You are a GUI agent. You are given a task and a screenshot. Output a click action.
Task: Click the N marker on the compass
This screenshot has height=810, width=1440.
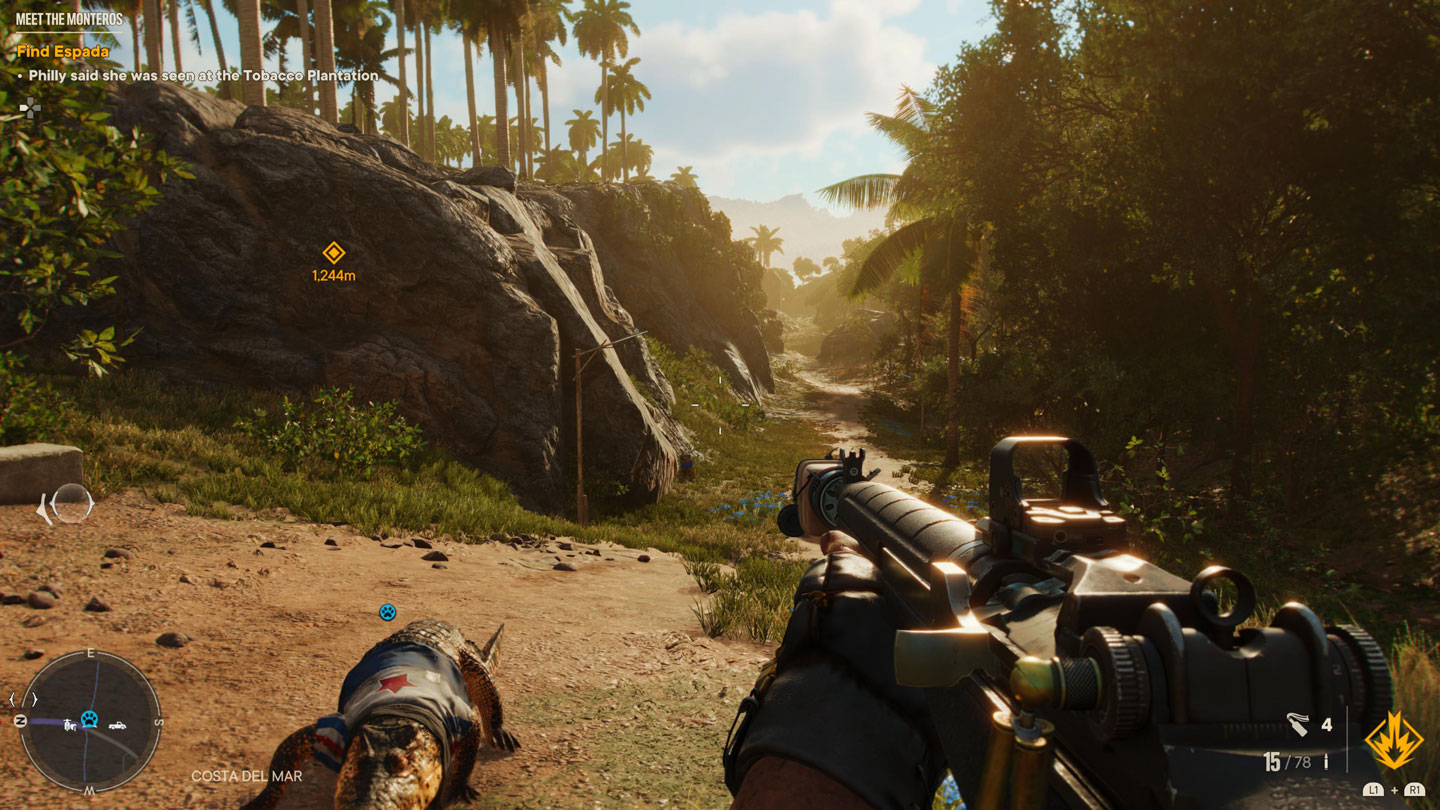coord(20,720)
